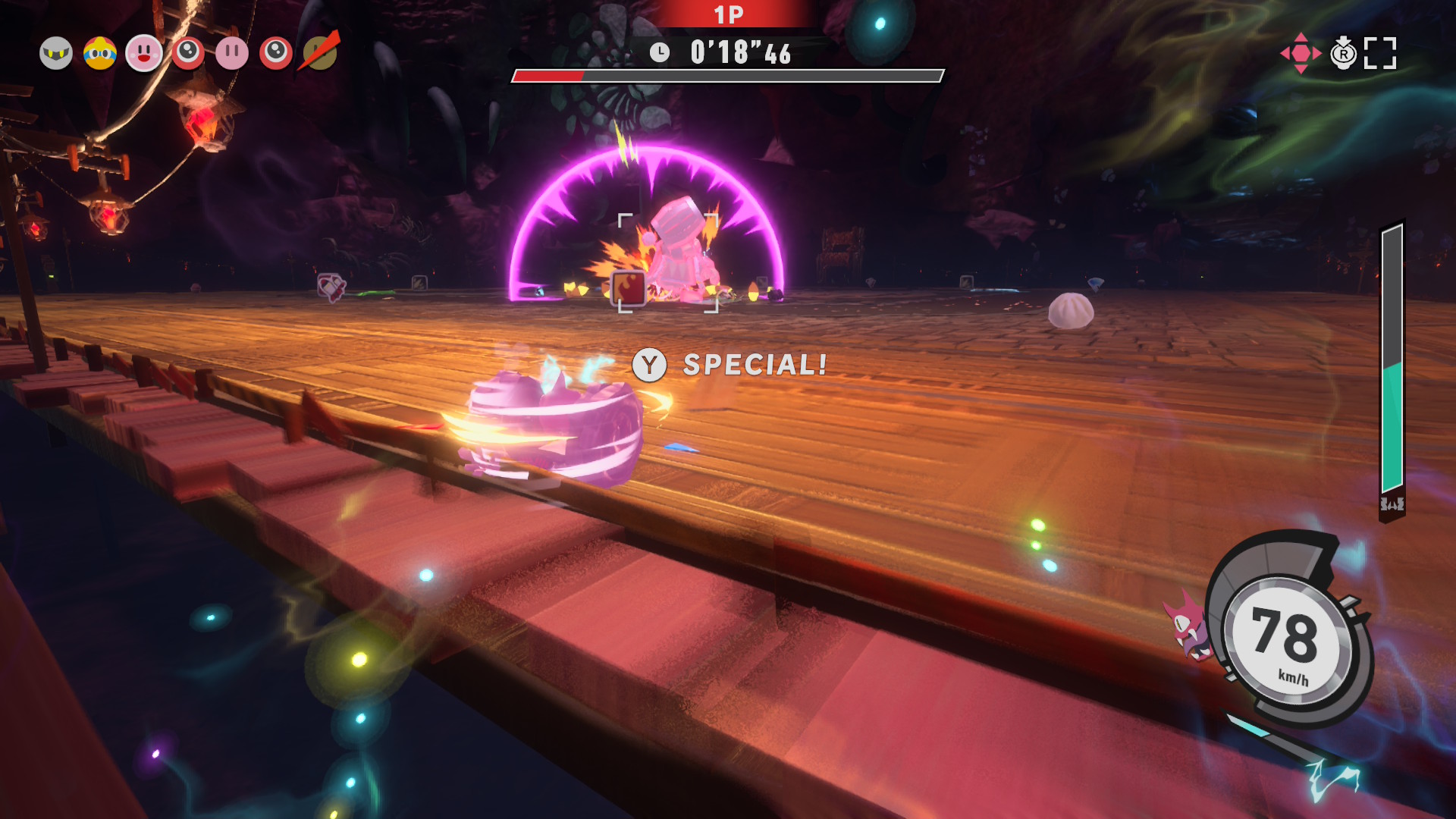
Task: Click the highlighted smiling Kirby icon
Action: pos(144,54)
